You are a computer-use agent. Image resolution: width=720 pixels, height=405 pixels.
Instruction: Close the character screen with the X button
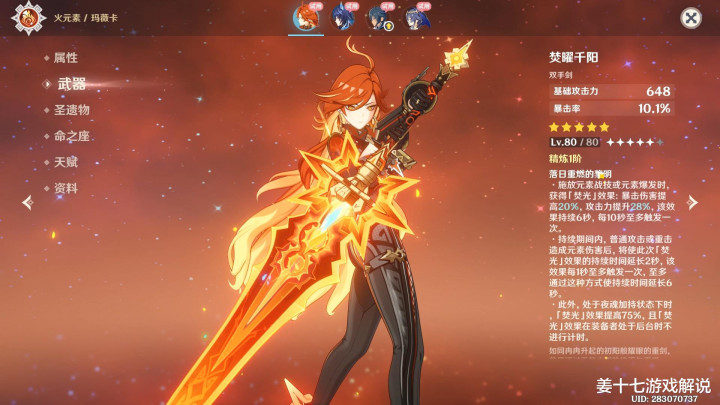coord(690,18)
